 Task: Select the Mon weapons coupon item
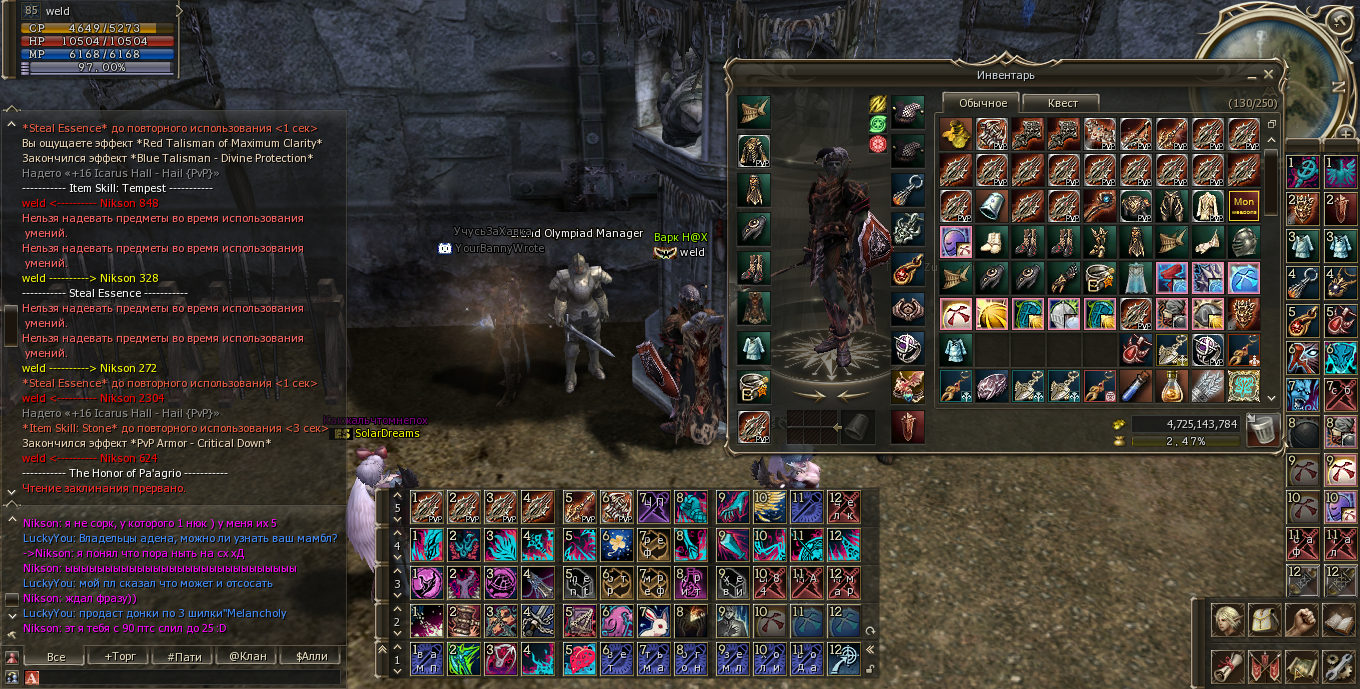[1244, 205]
